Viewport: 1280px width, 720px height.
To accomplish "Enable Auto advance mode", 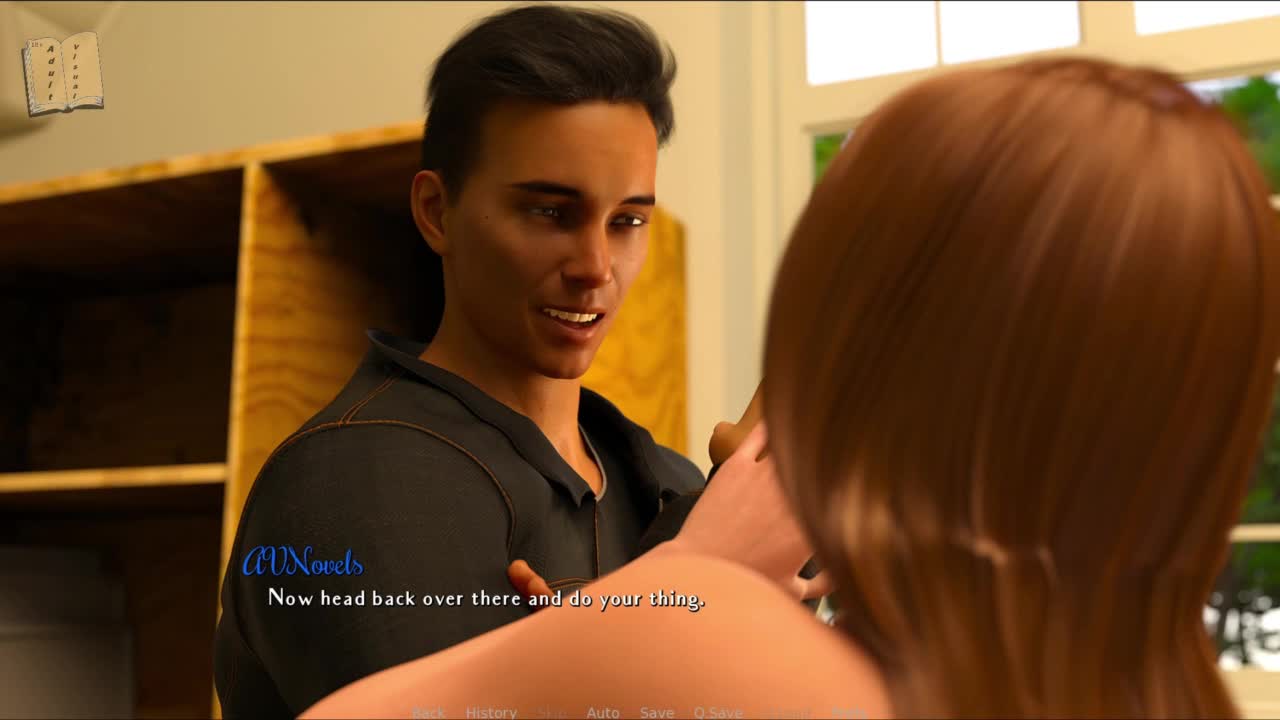I will 603,713.
